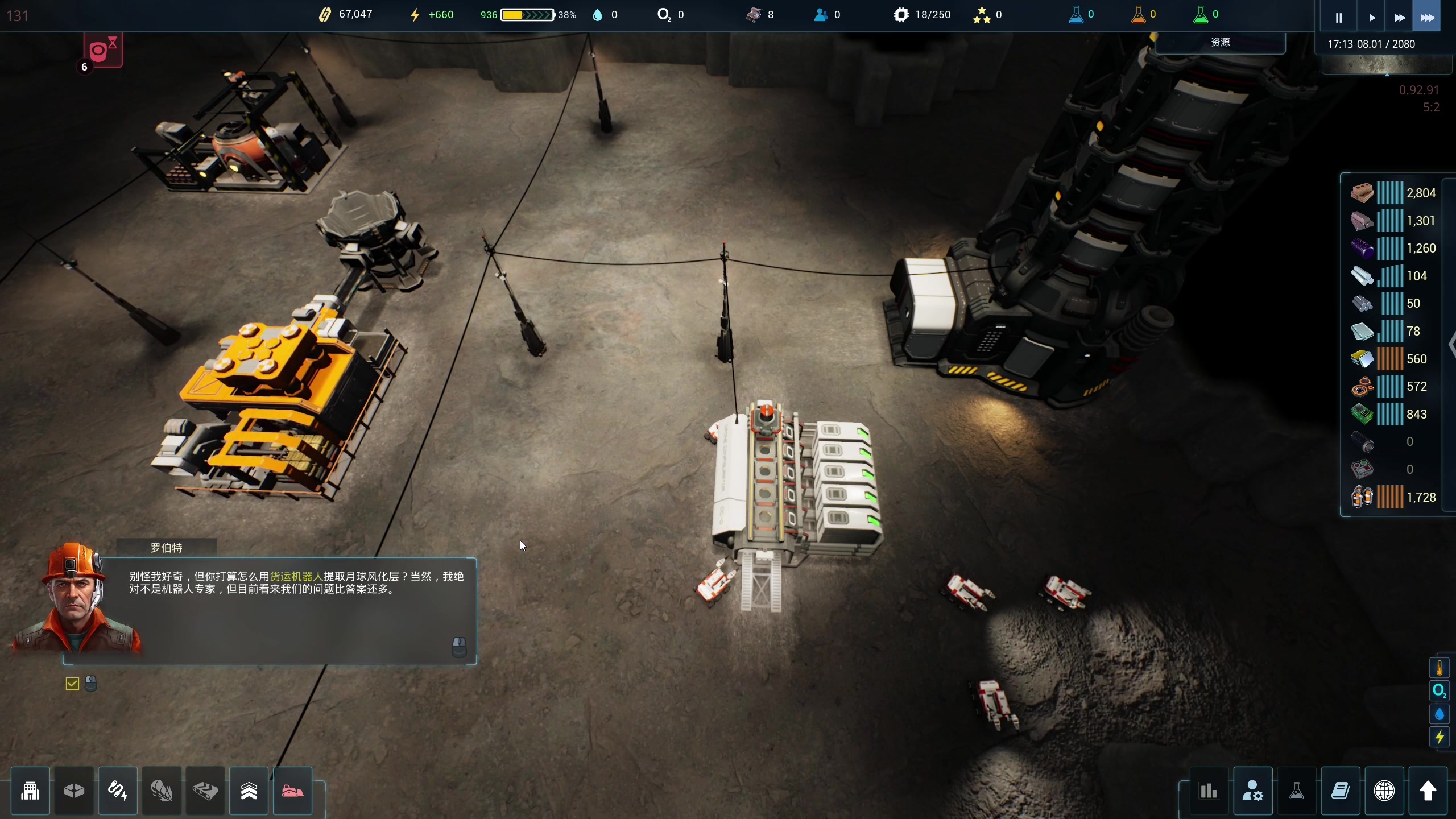1456x819 pixels.
Task: Toggle the lightning bolt power overlay
Action: pyautogui.click(x=1440, y=738)
